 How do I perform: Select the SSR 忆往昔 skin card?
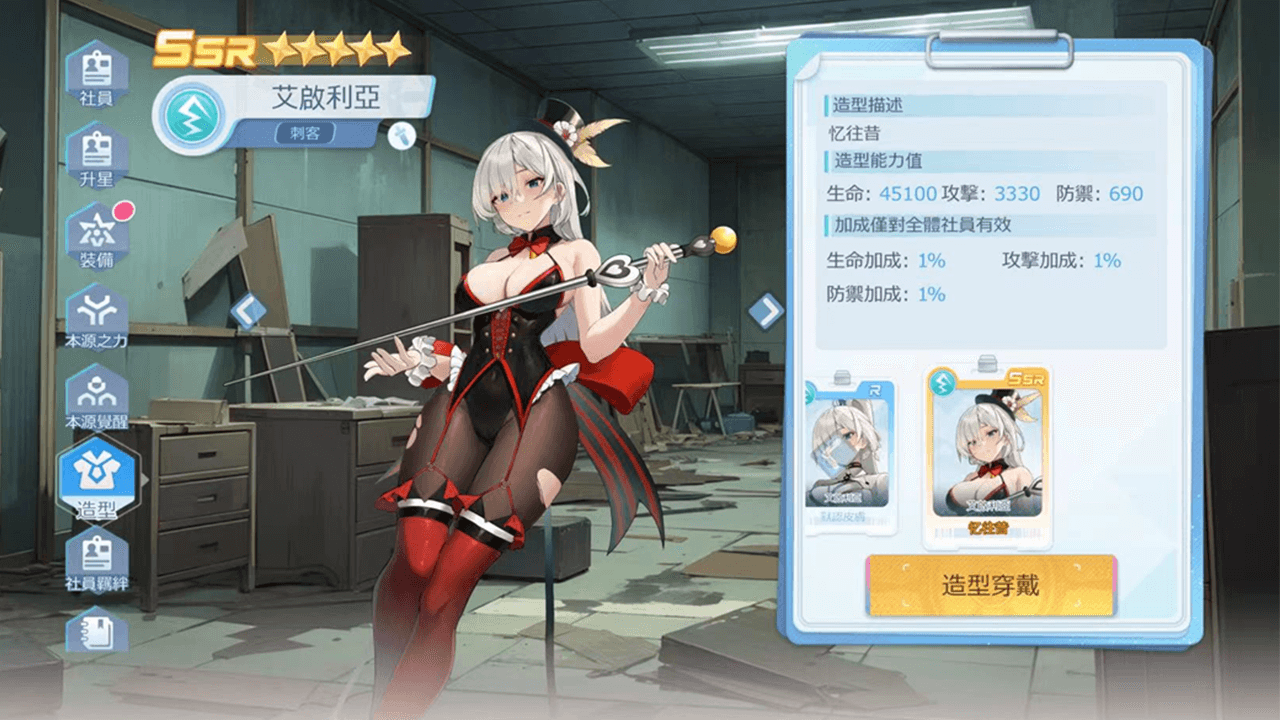coord(986,457)
